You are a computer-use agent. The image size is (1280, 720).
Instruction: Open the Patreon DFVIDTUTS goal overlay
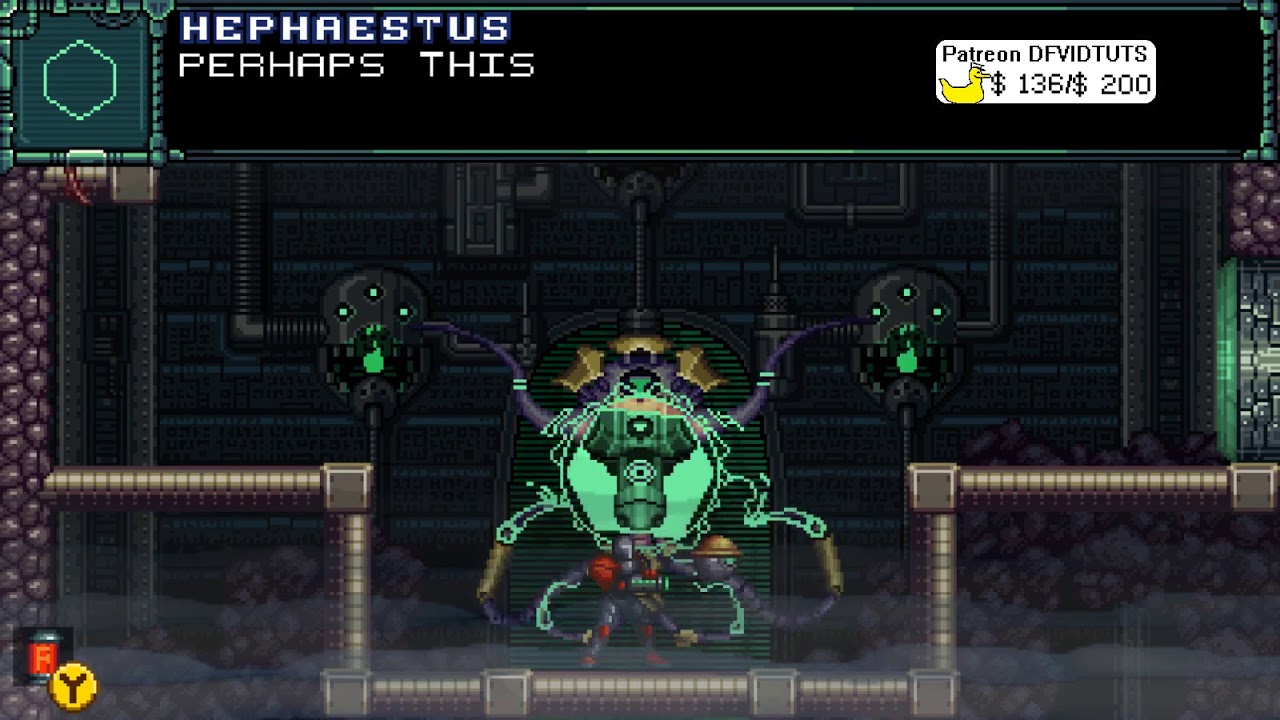point(1045,72)
